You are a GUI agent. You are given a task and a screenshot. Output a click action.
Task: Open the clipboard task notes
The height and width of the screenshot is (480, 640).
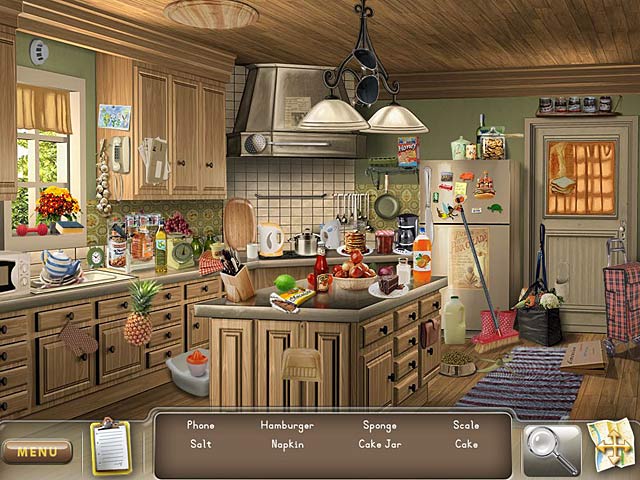(110, 445)
